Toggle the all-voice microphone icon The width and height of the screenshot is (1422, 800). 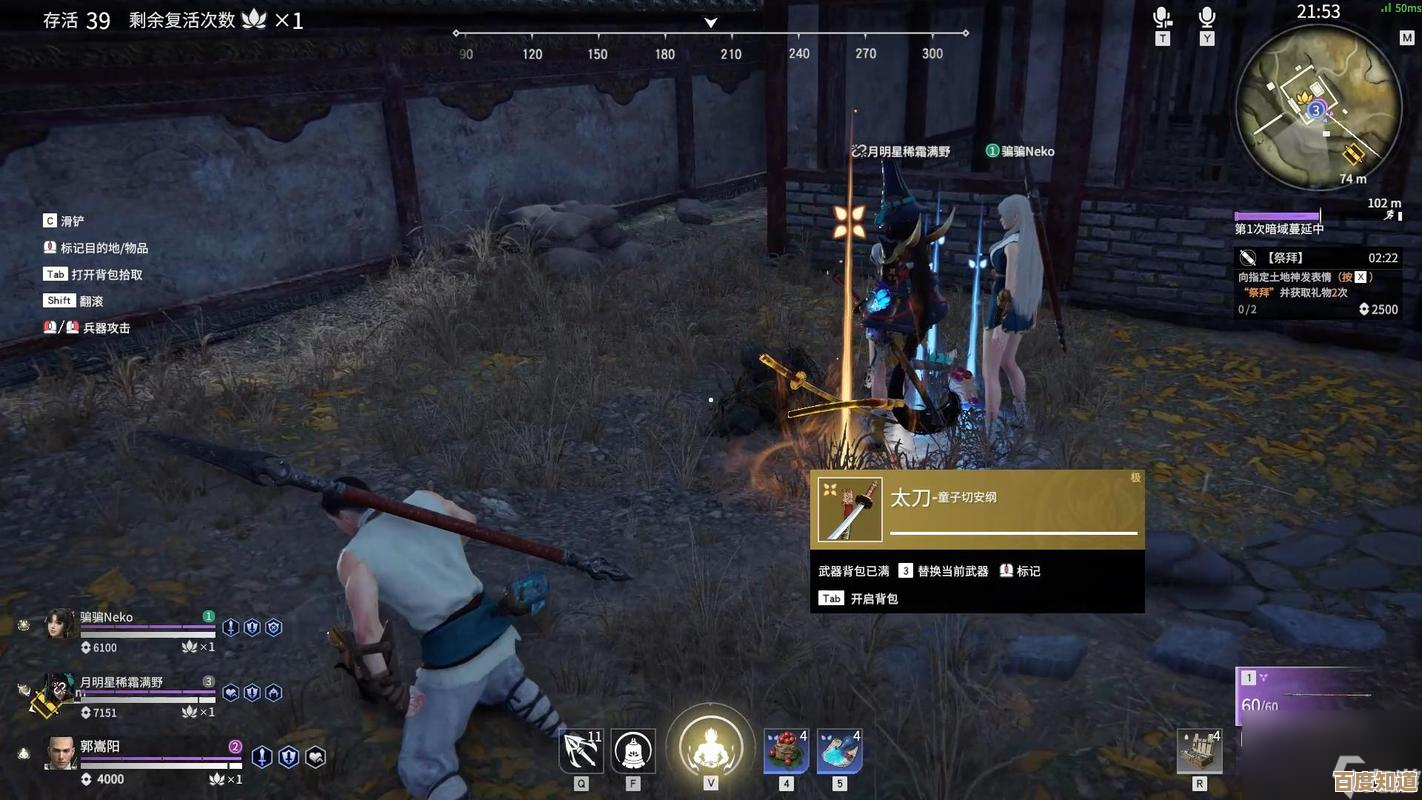pyautogui.click(x=1207, y=18)
